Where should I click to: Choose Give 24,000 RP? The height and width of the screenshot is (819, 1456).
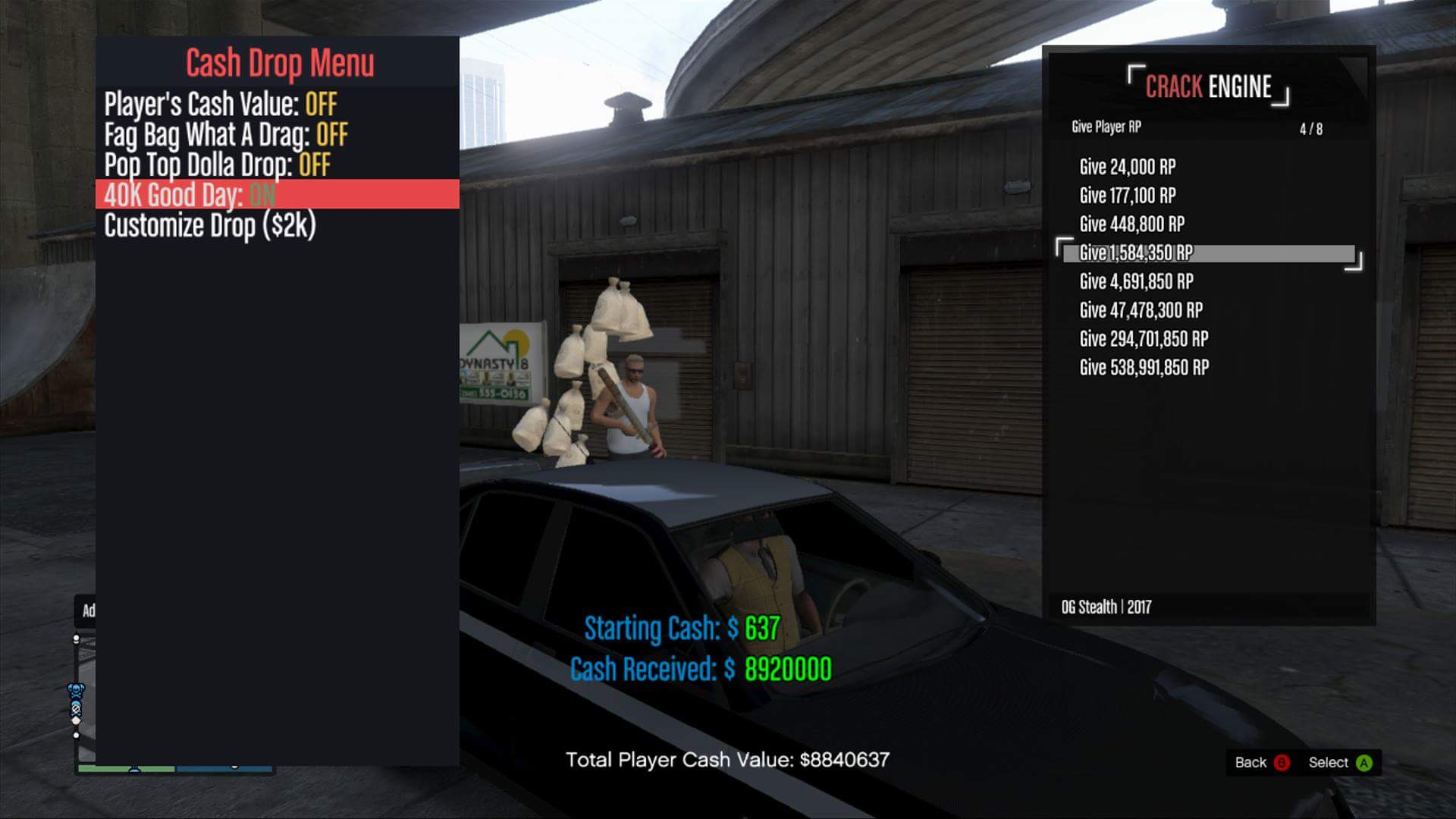(x=1127, y=167)
